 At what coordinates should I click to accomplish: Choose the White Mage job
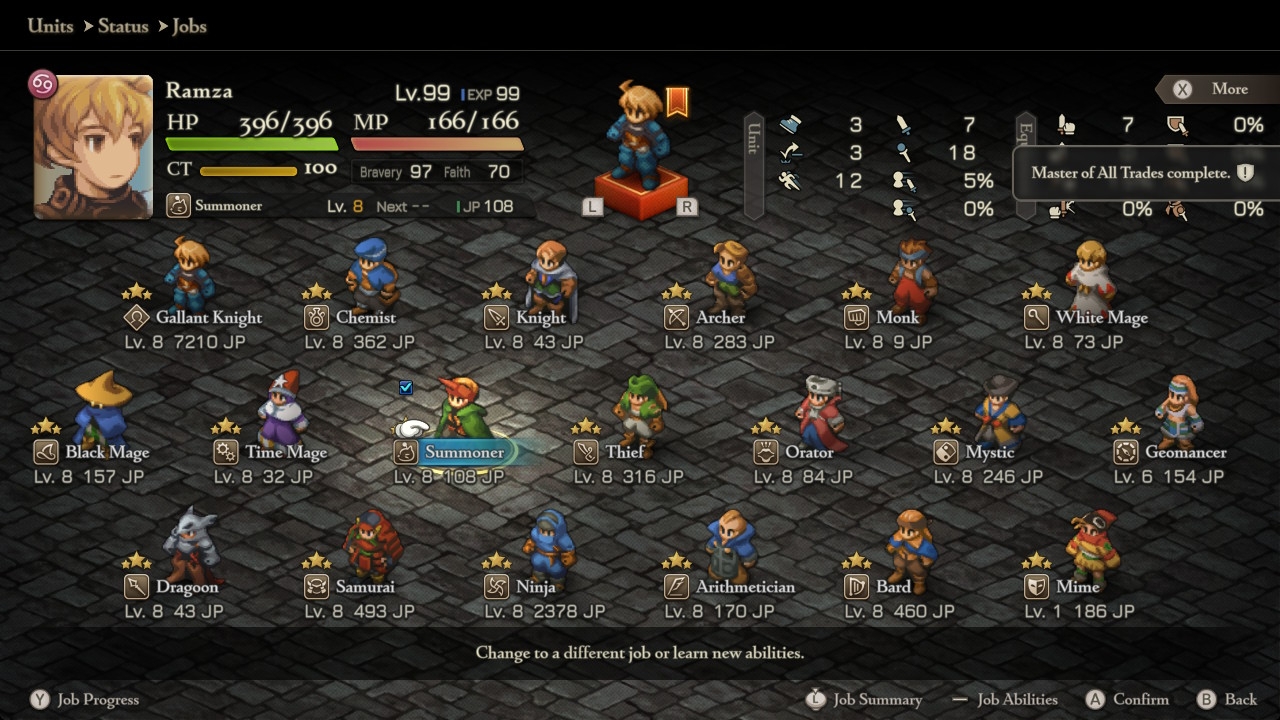point(1100,318)
